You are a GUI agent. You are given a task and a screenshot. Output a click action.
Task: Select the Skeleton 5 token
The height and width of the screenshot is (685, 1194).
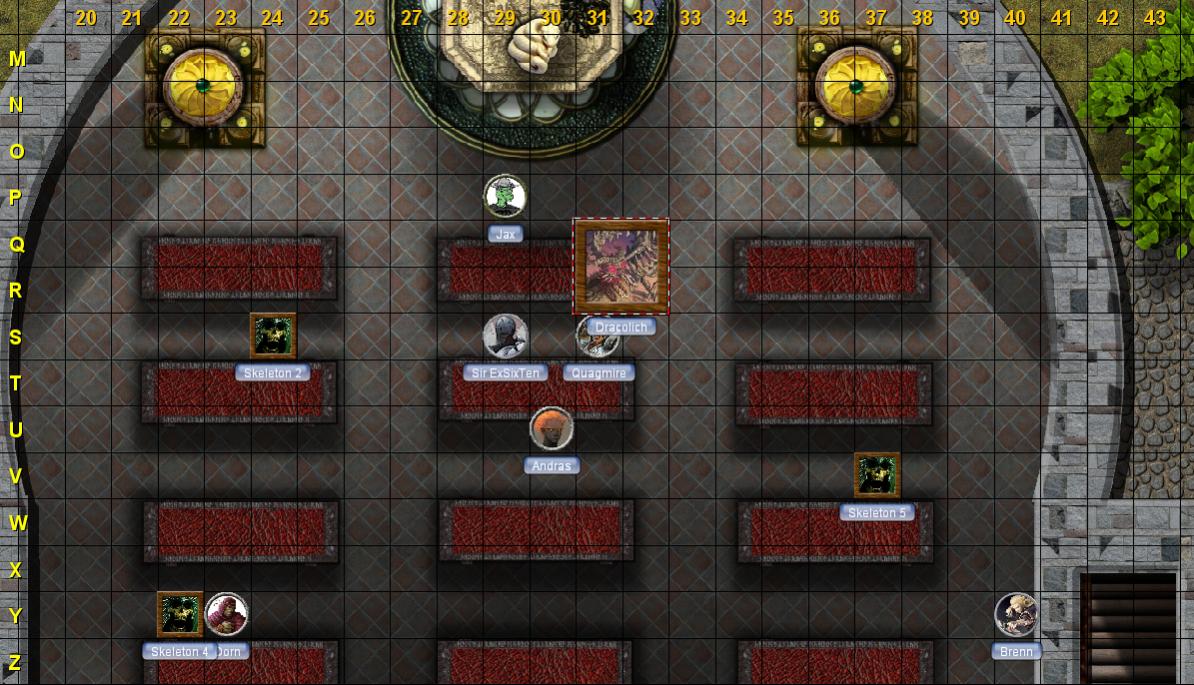tap(877, 475)
